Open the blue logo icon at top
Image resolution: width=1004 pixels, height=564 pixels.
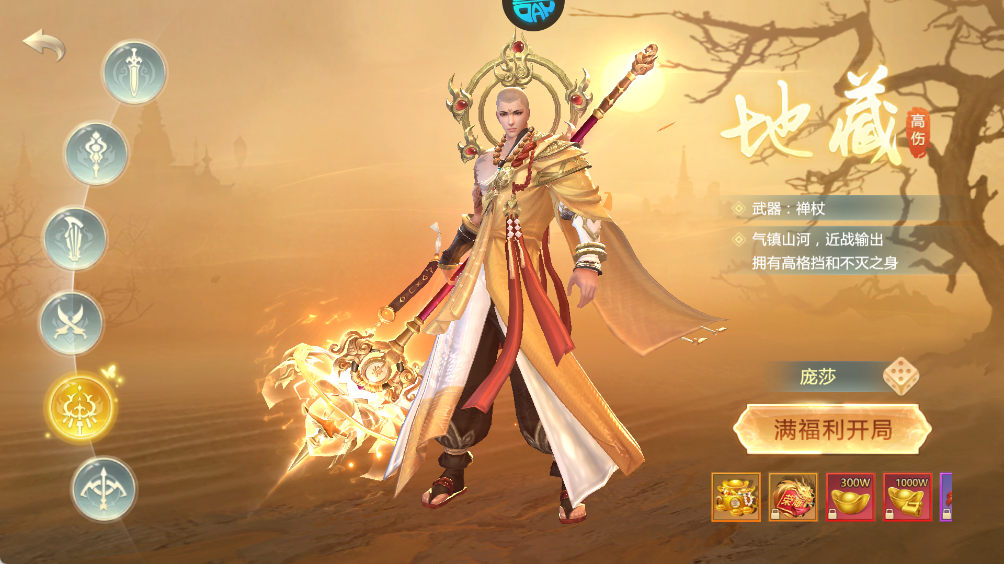[533, 12]
